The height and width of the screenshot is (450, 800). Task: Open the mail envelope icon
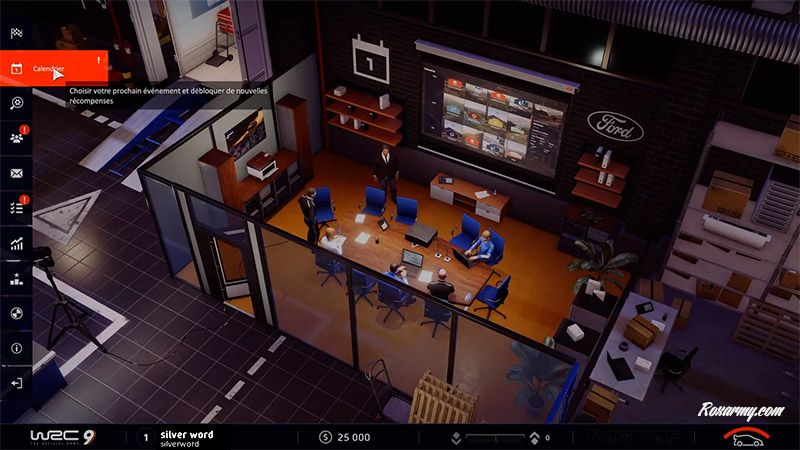pos(16,173)
